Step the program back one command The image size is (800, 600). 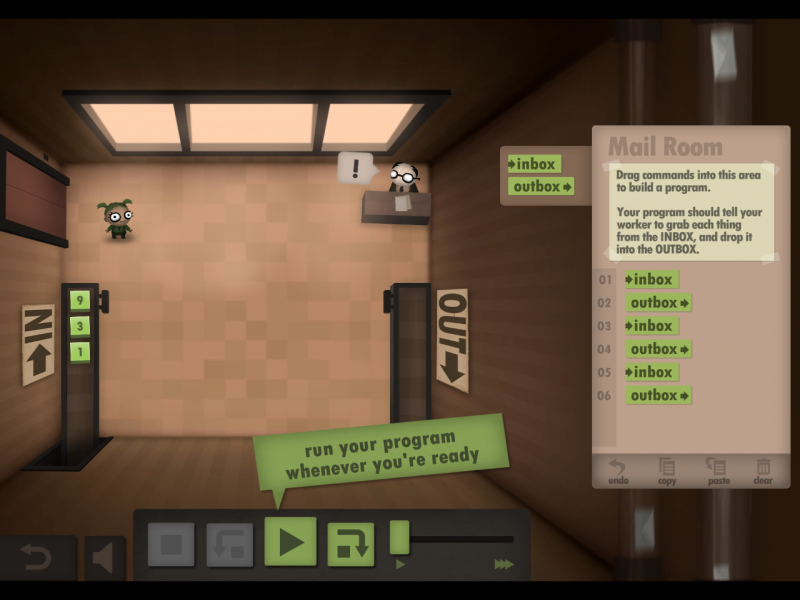pos(230,545)
